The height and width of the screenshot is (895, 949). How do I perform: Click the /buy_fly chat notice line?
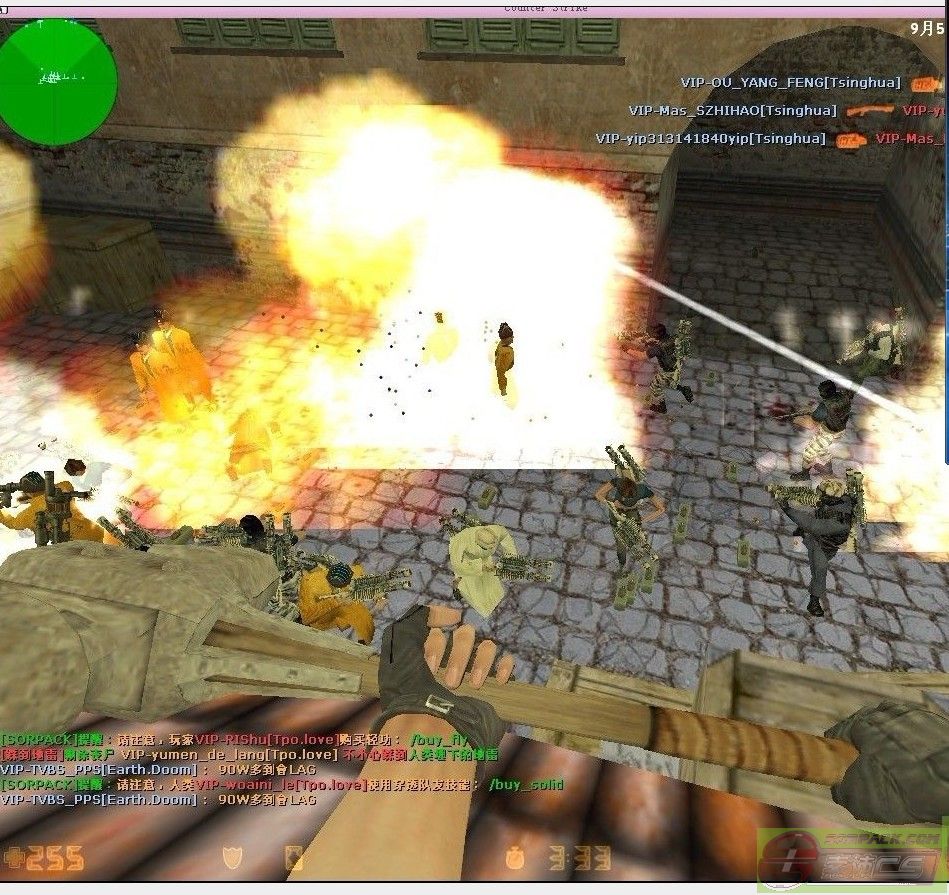(x=234, y=740)
